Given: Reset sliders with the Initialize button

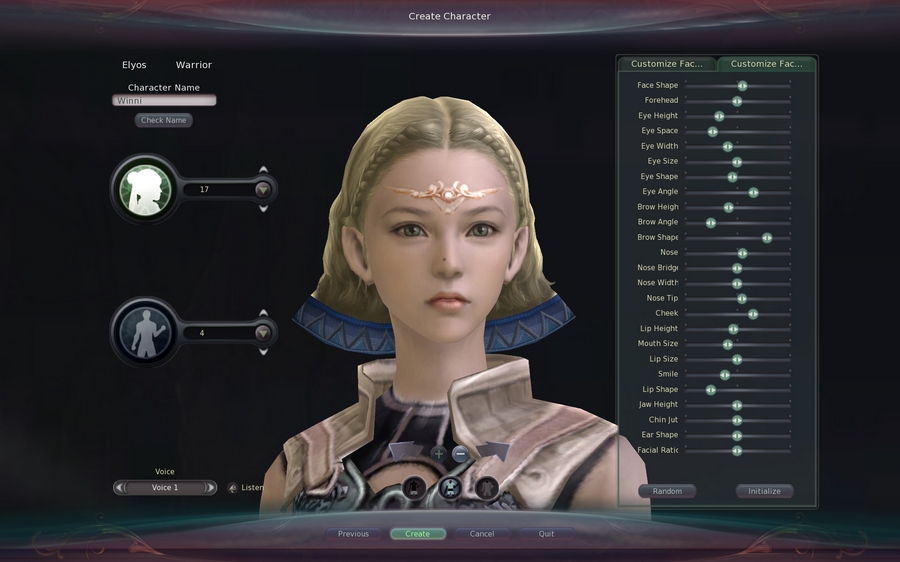Looking at the screenshot, I should pos(764,491).
